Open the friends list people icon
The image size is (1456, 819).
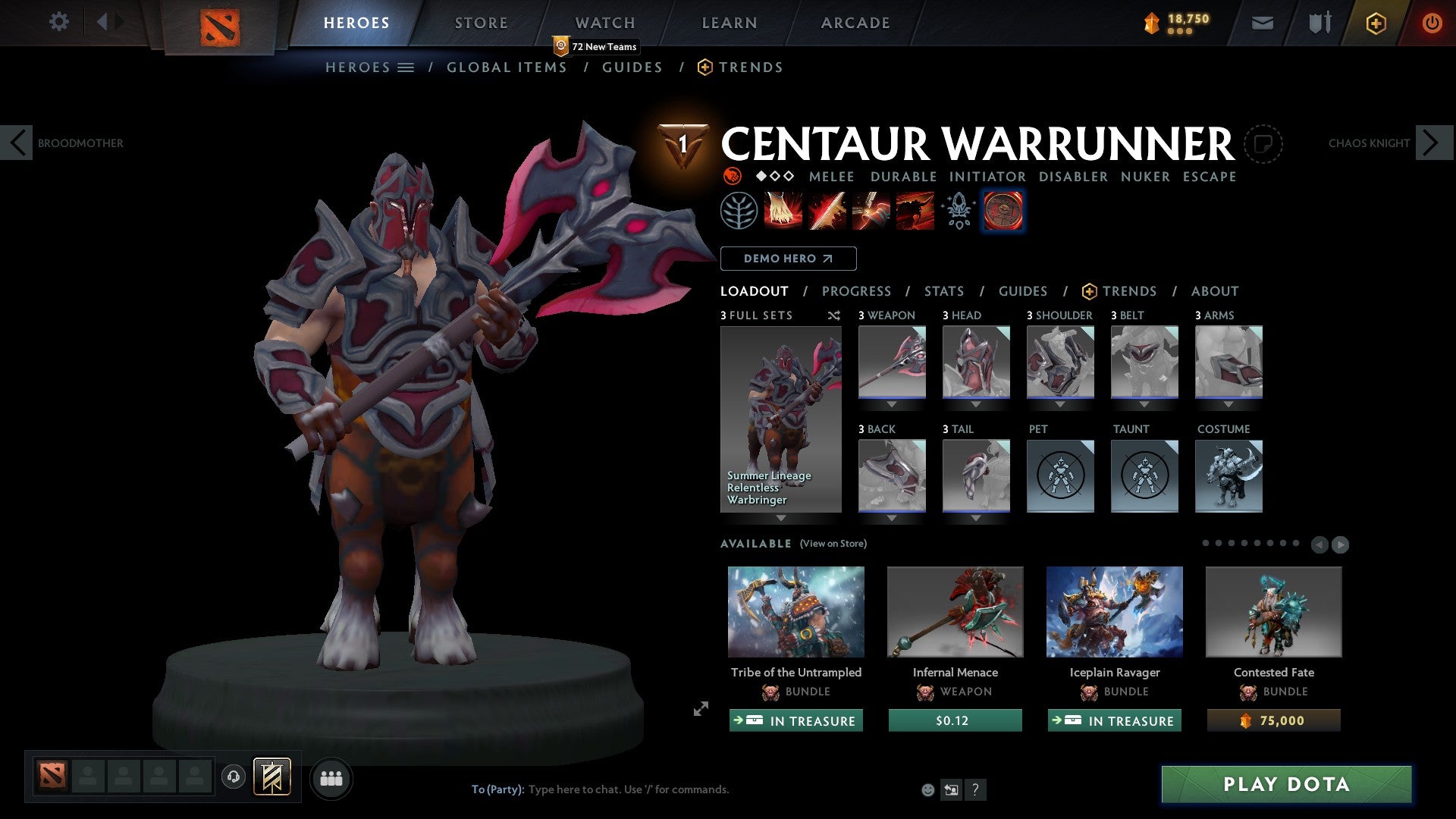pos(331,777)
